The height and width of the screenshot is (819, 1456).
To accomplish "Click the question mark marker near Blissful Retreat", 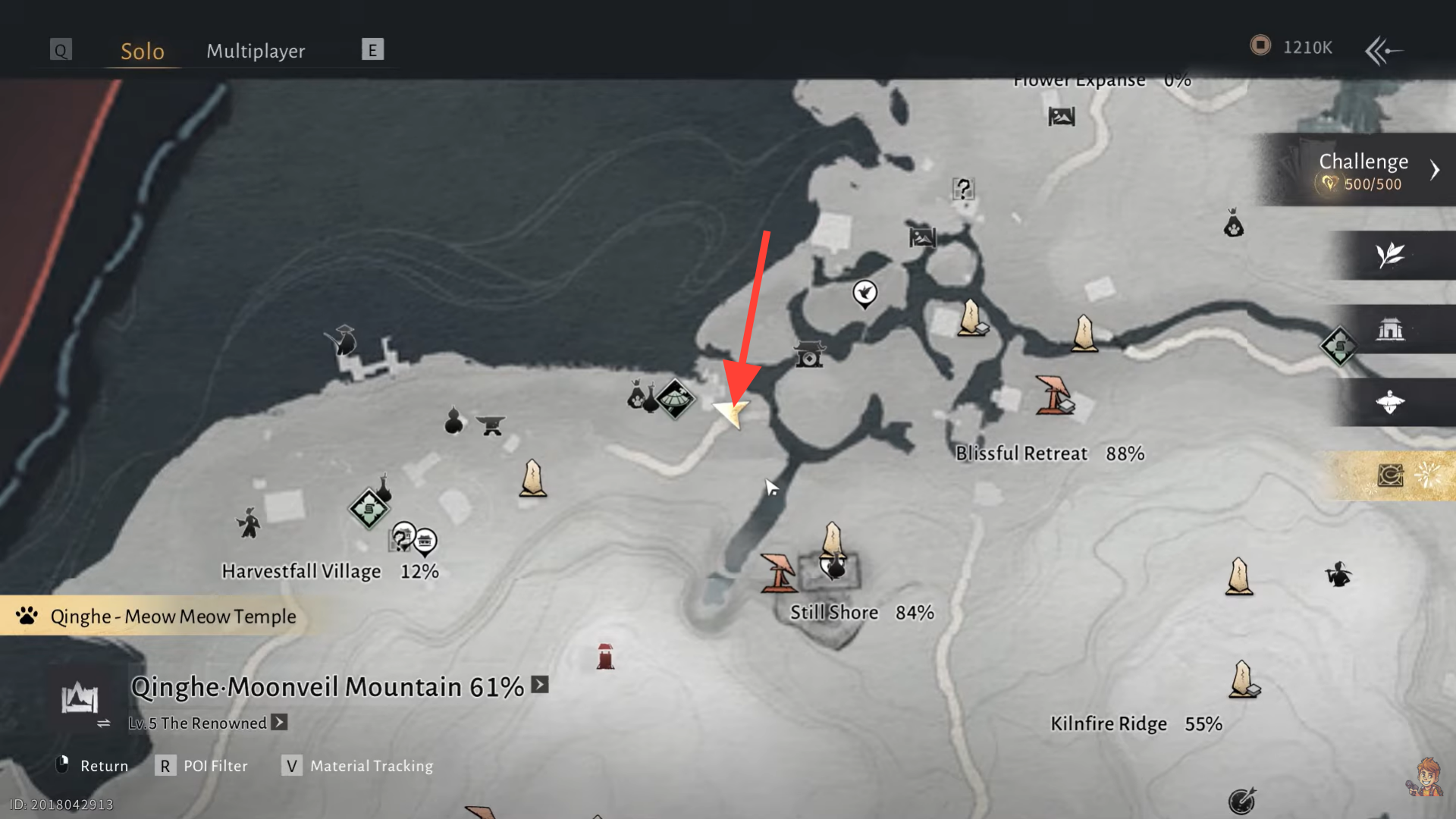I will tap(963, 189).
